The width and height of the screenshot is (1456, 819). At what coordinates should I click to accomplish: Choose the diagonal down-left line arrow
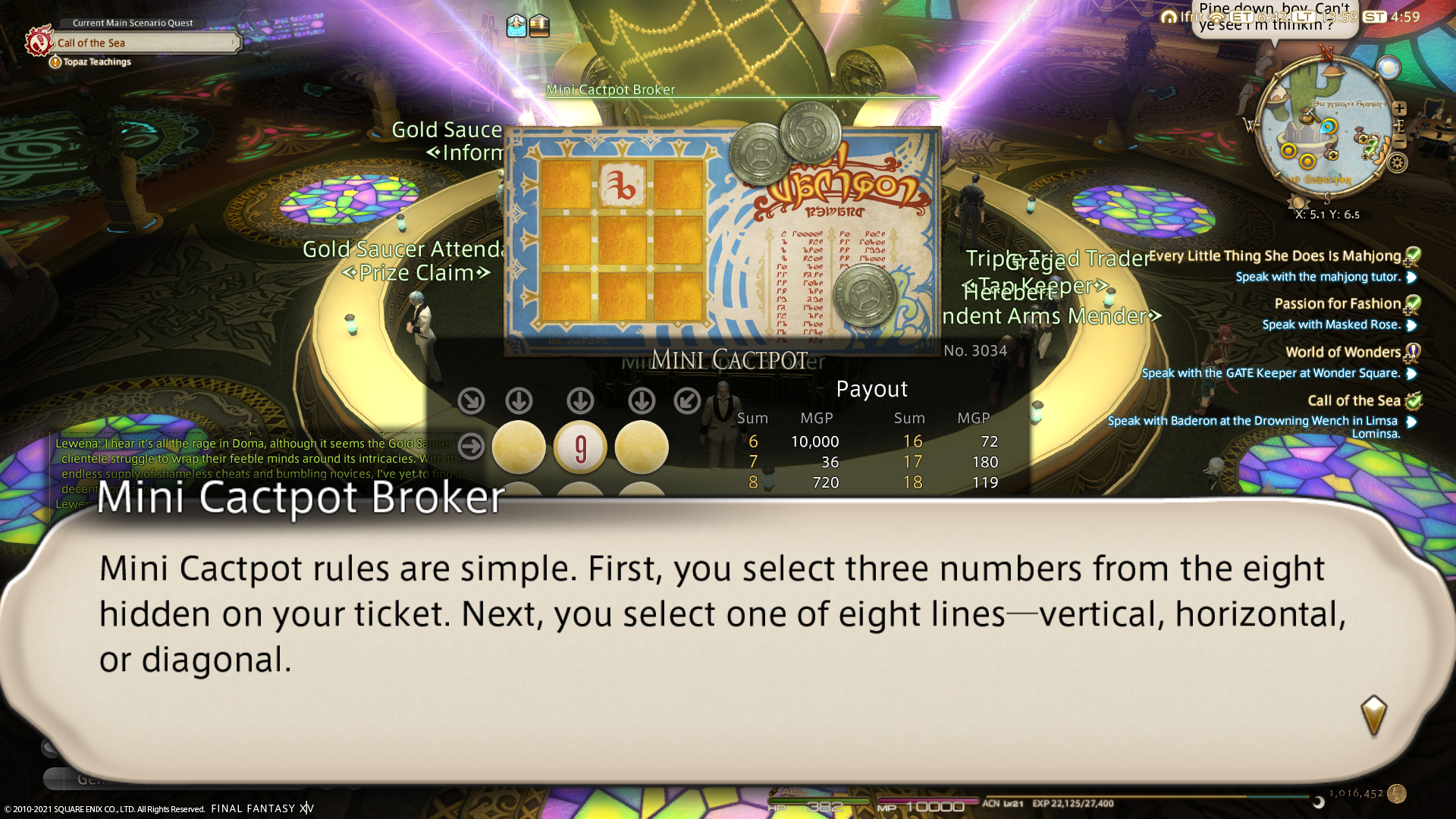click(x=687, y=400)
